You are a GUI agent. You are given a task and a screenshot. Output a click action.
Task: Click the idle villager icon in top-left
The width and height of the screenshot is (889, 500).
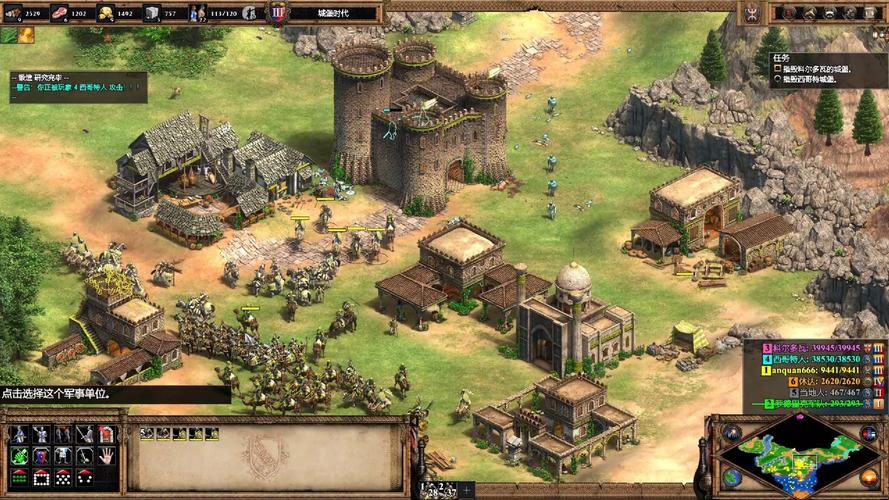[25, 35]
